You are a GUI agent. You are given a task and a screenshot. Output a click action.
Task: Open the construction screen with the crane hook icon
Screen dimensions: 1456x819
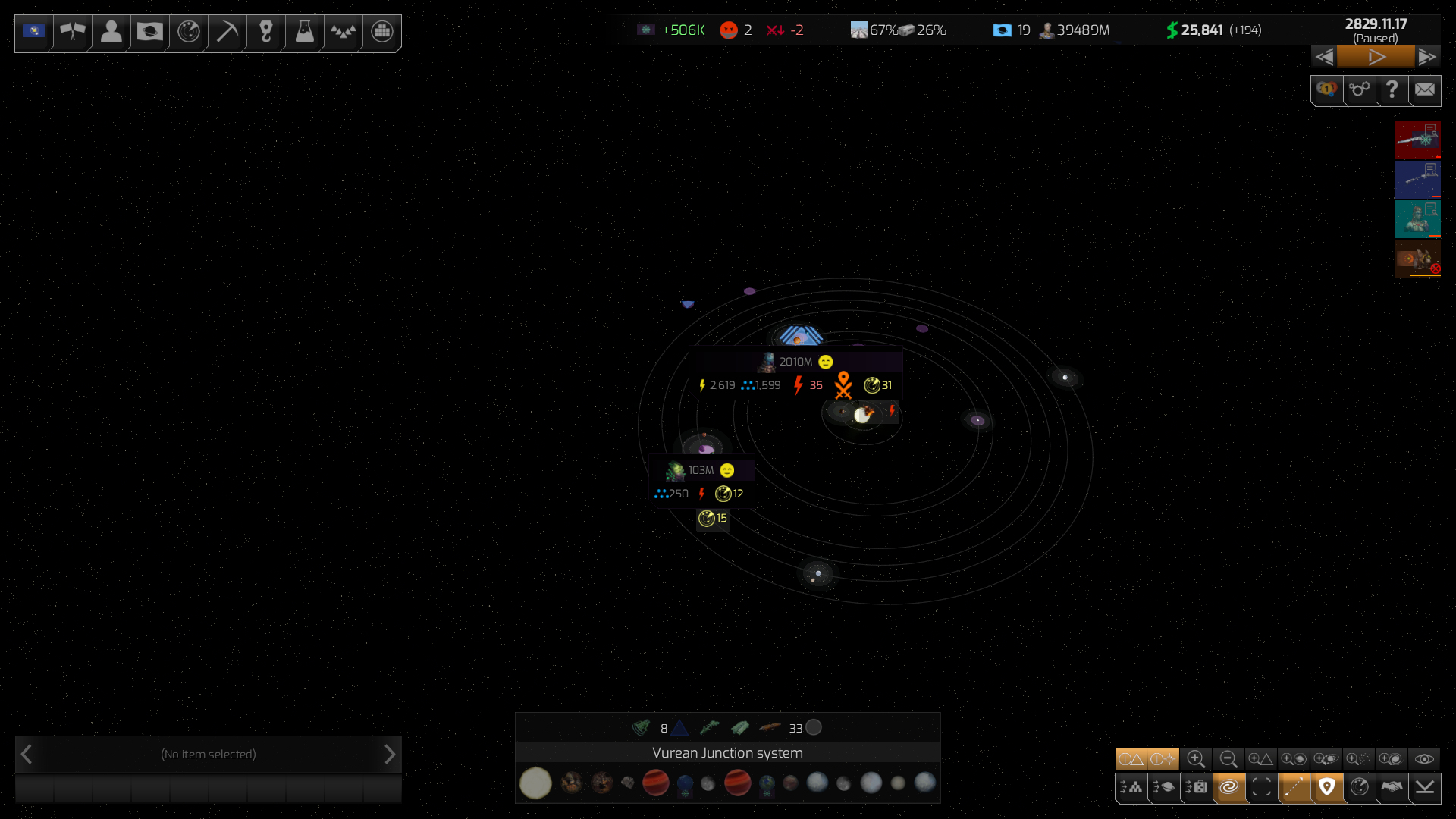click(x=265, y=32)
